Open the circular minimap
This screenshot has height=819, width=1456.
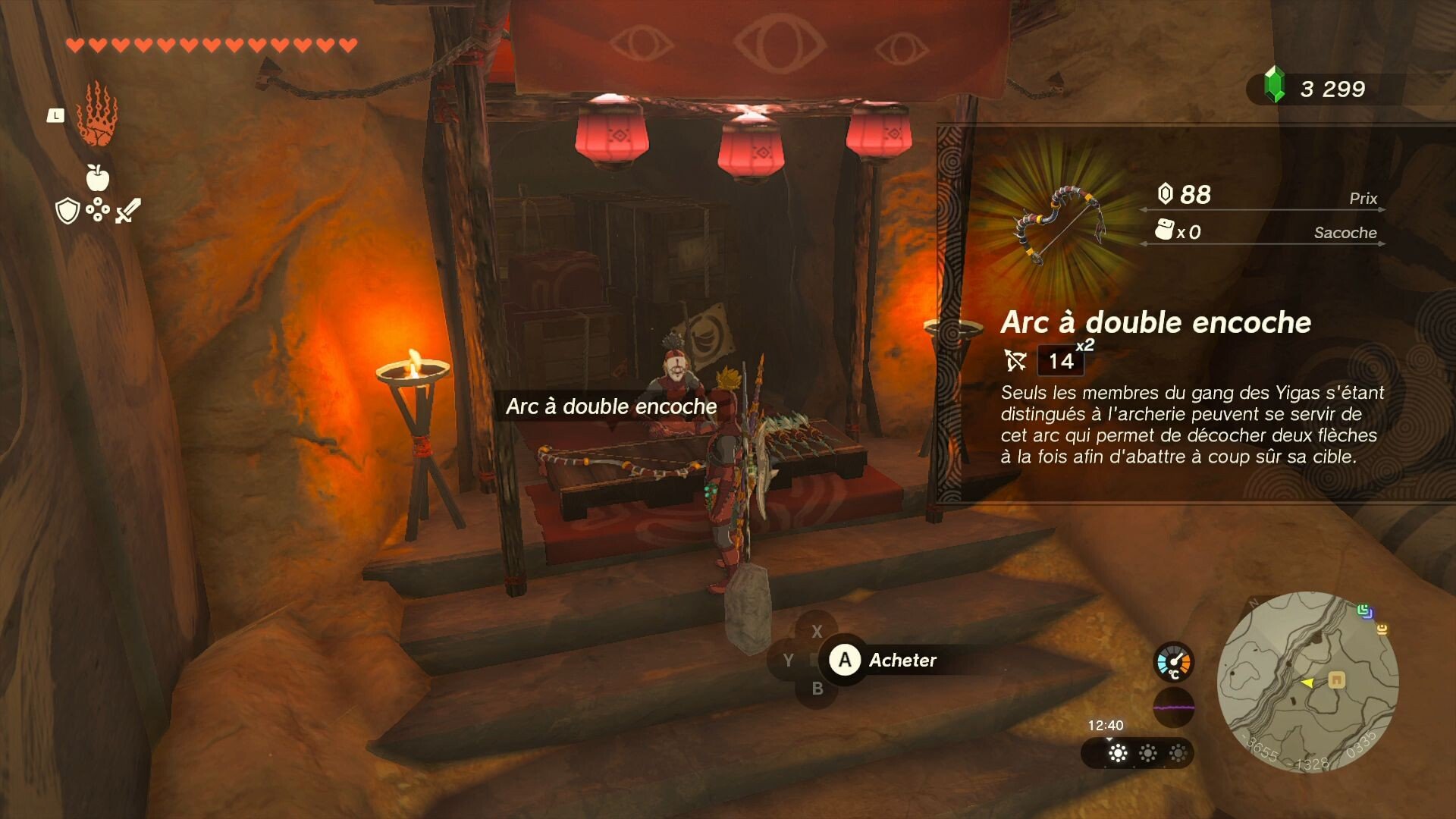coord(1307,682)
